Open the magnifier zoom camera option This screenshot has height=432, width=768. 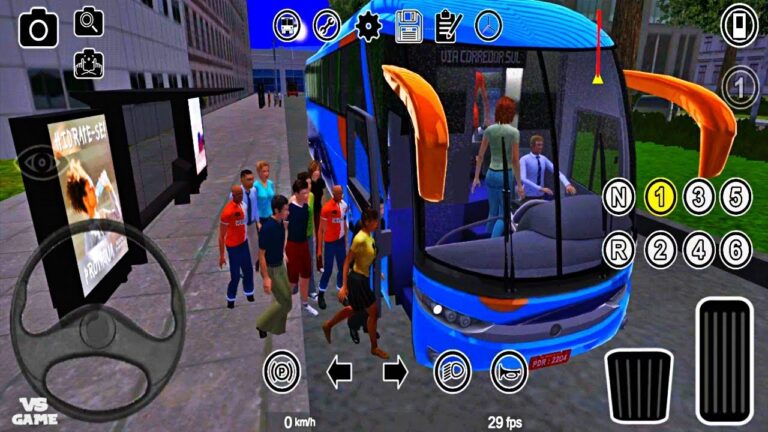pyautogui.click(x=89, y=21)
